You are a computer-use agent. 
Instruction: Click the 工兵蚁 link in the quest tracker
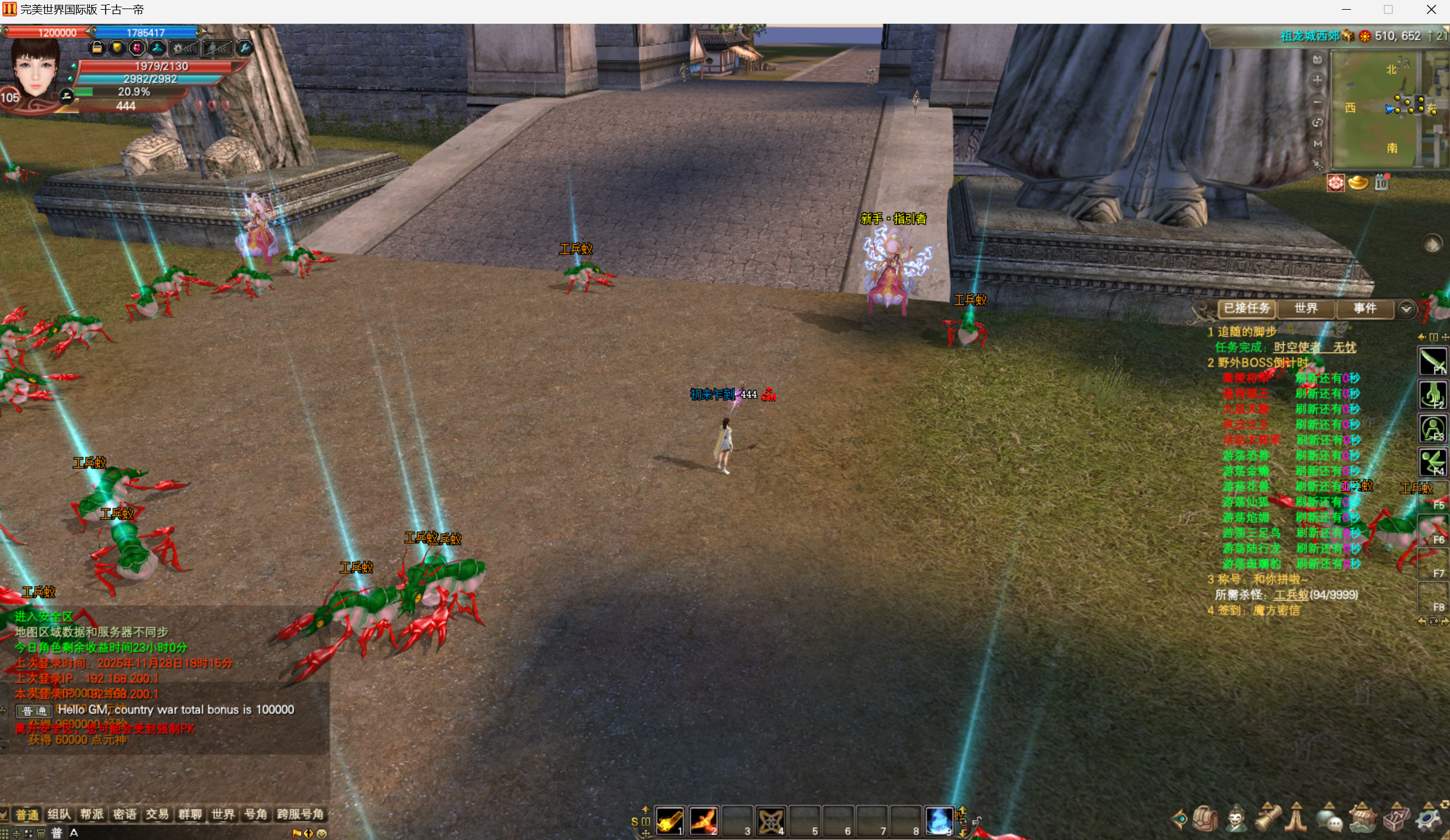1290,595
